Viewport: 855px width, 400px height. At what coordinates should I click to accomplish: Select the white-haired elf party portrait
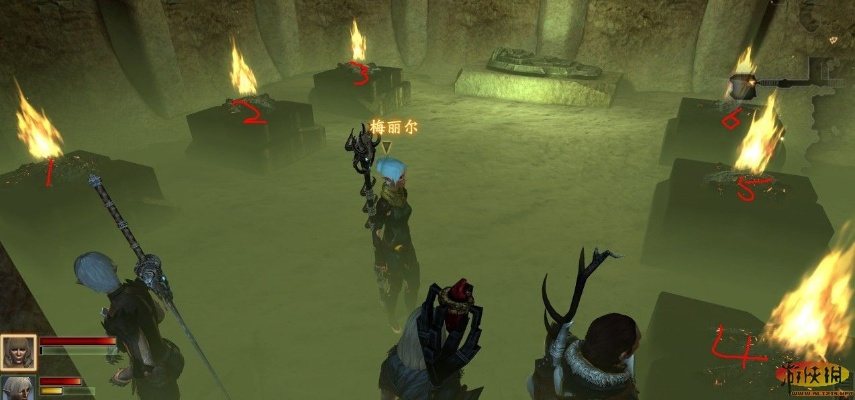coord(17,389)
